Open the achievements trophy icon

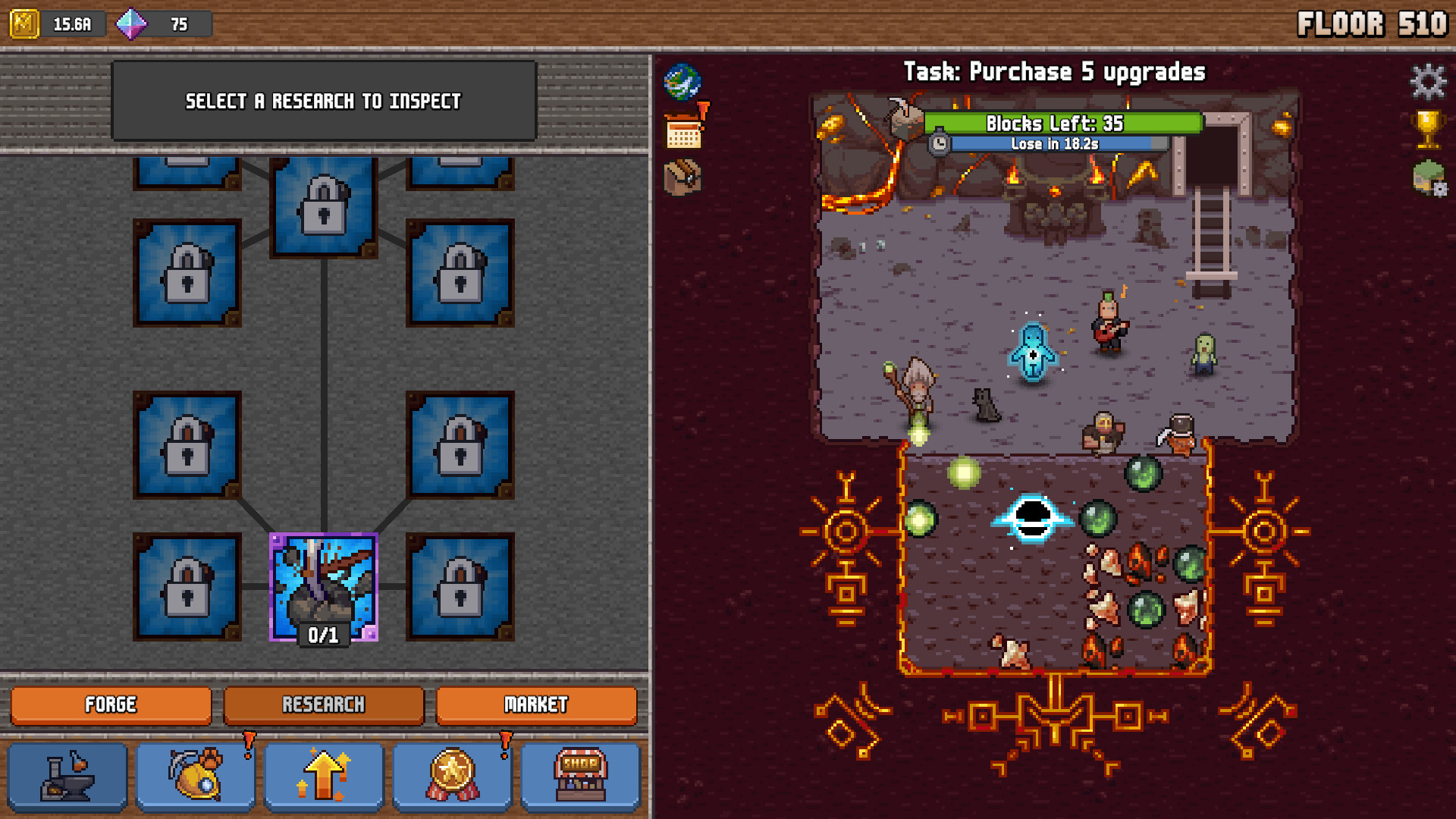pos(1429,129)
